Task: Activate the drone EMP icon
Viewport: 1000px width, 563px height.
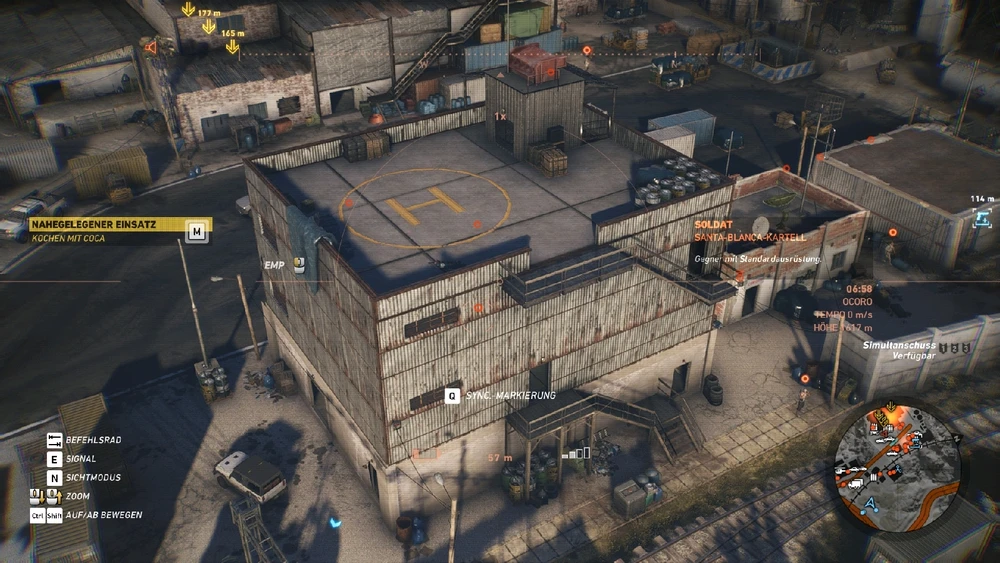Action: (x=298, y=262)
